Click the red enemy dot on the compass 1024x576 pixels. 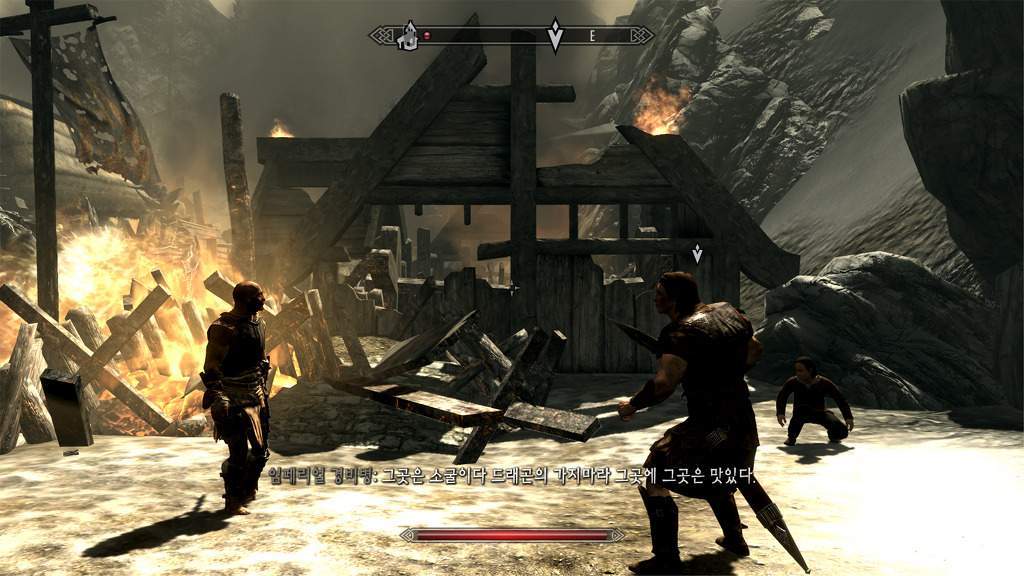[429, 36]
